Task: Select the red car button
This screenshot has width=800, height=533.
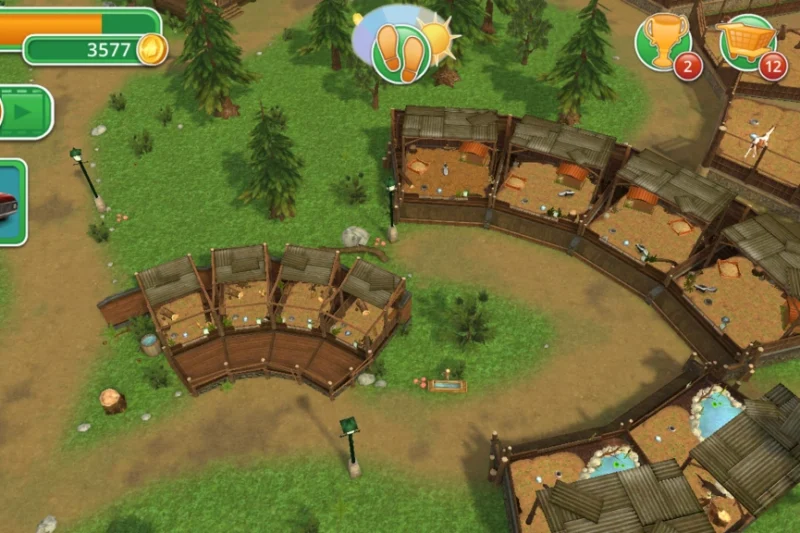Action: coord(10,202)
